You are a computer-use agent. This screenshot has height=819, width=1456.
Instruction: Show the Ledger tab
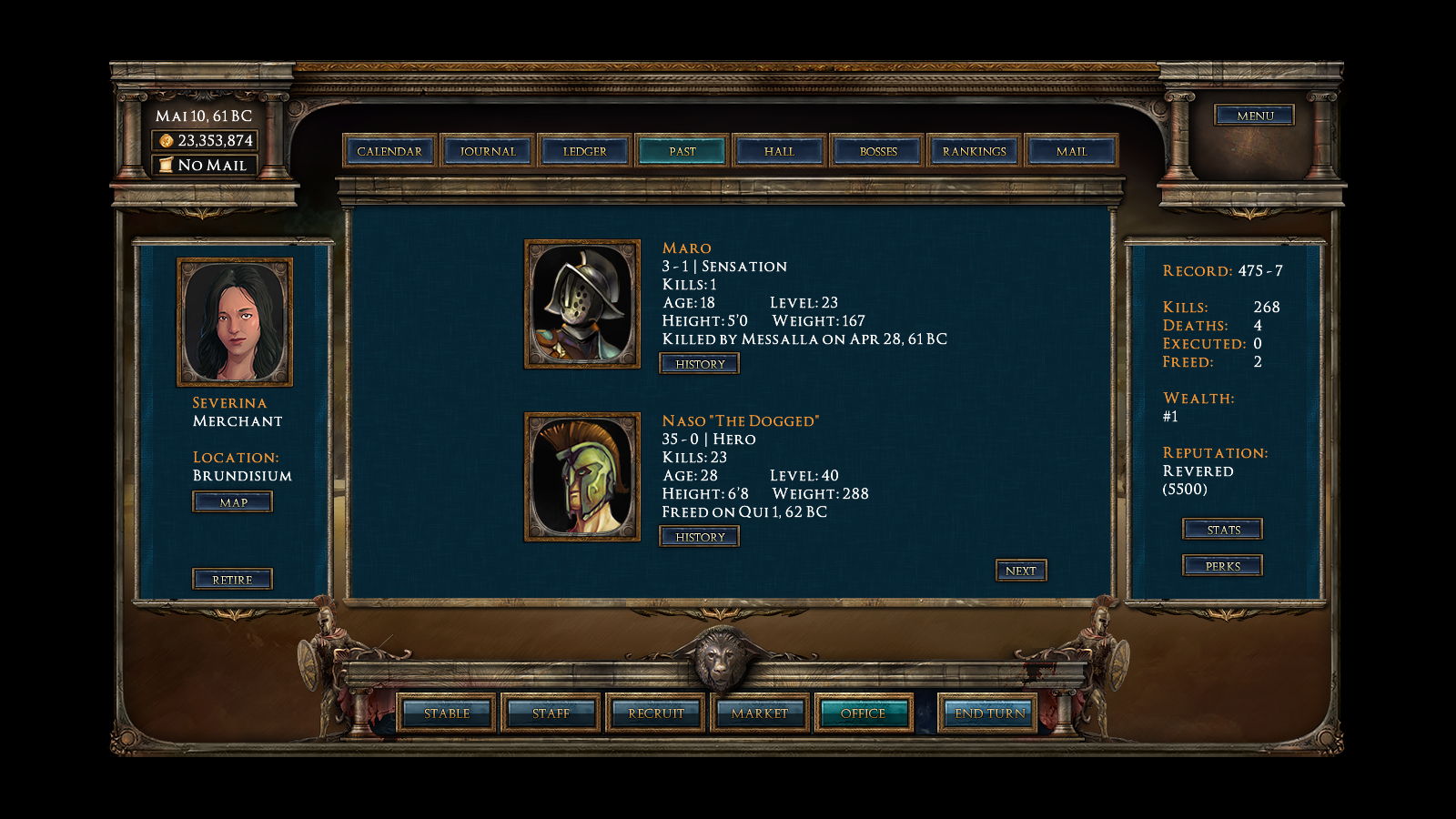(584, 151)
